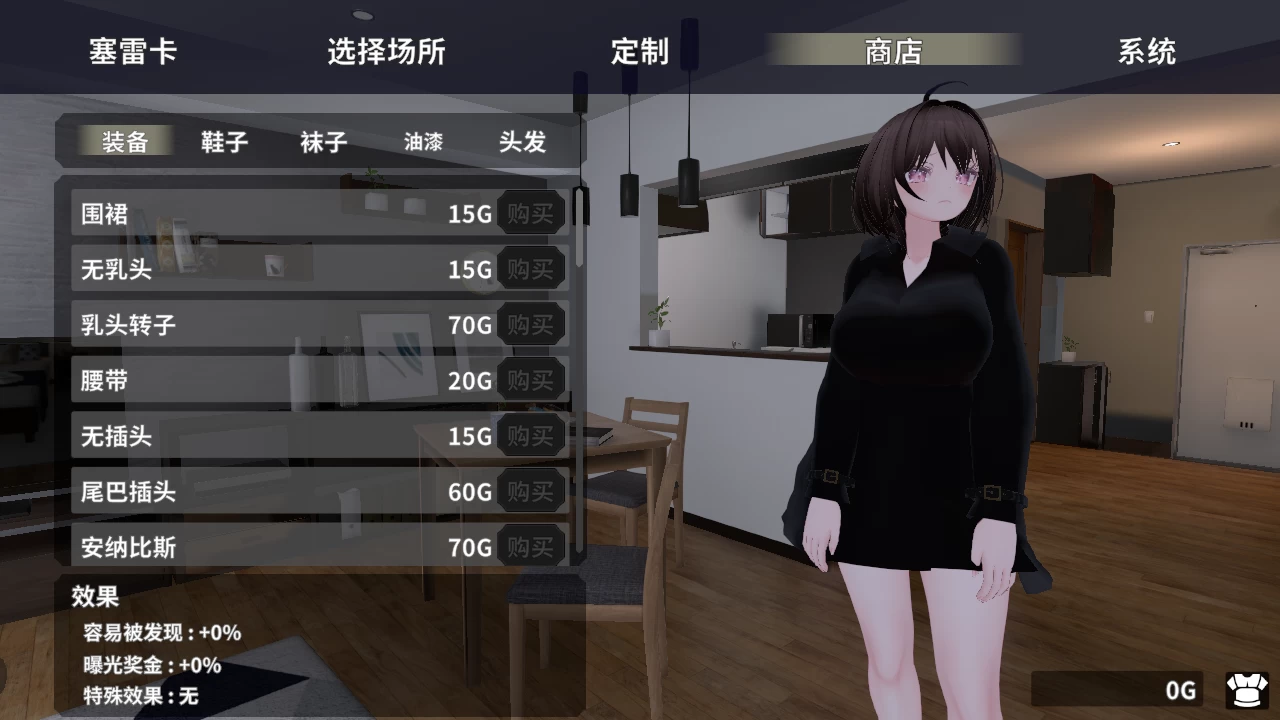Purchase the 腰带 item
1280x720 pixels.
click(x=531, y=380)
